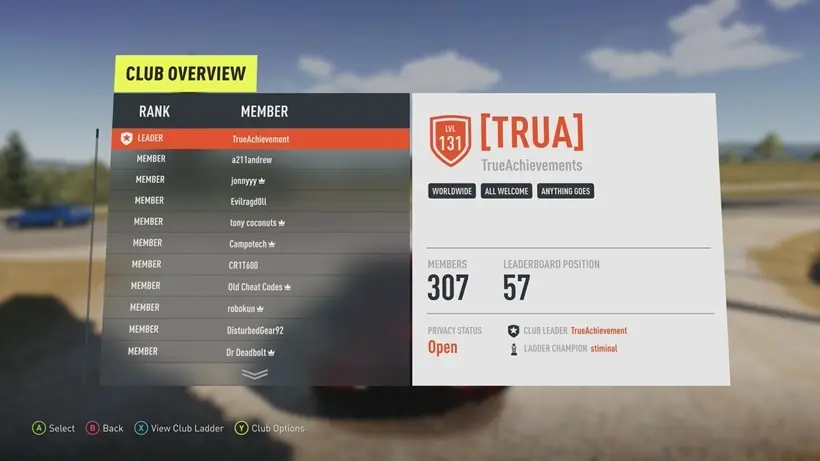Open the View Club Ladder option
The height and width of the screenshot is (461, 820).
coord(180,428)
